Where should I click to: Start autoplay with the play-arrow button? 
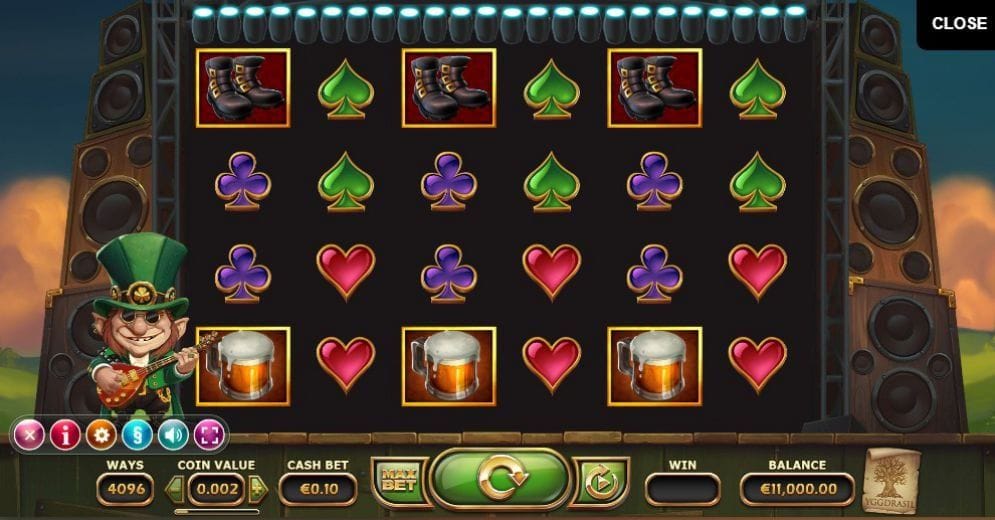[600, 482]
